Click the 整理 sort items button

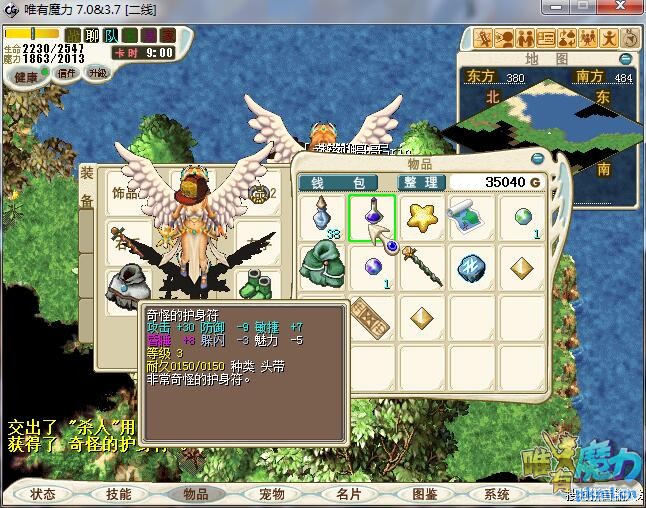tap(420, 183)
